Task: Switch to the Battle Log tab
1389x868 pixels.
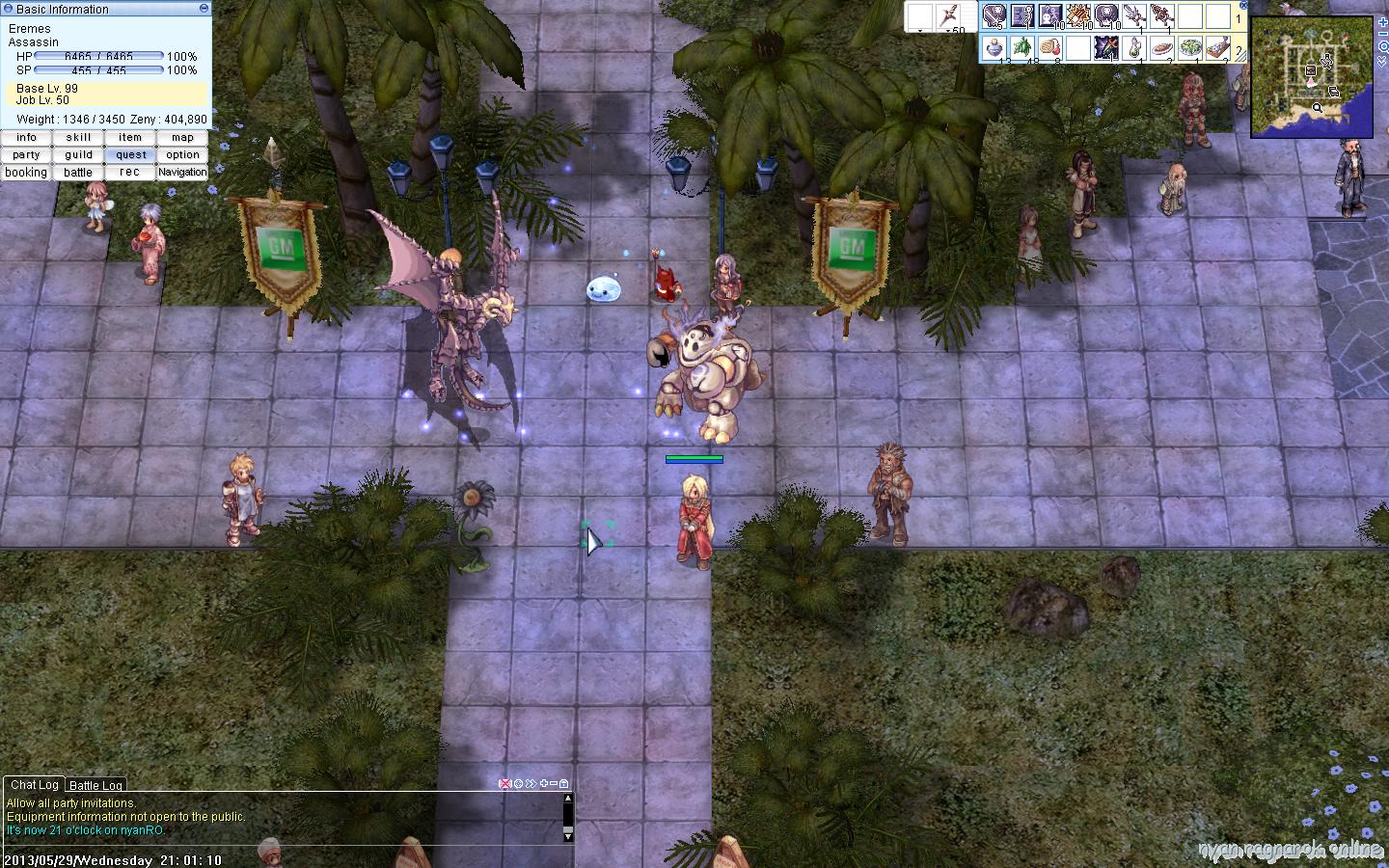Action: [x=95, y=786]
